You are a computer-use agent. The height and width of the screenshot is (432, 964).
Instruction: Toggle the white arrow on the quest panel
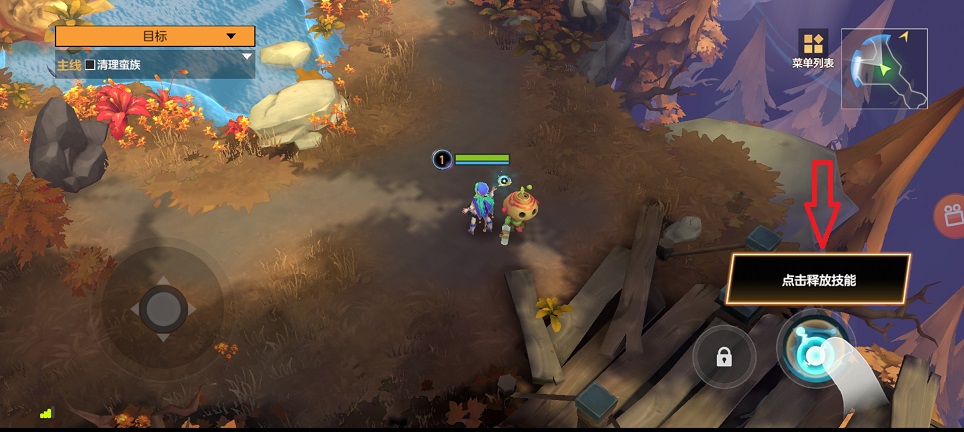[x=247, y=57]
